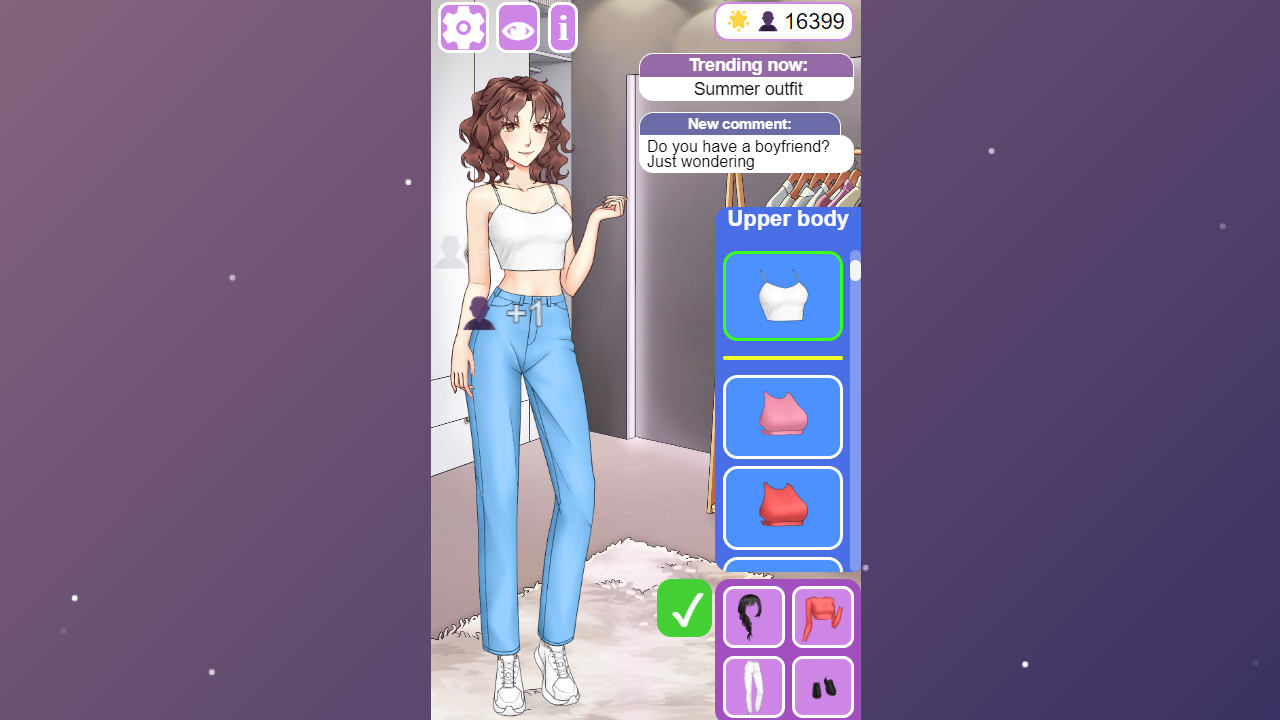Screen dimensions: 1280x720
Task: Expand the Trending now panel
Action: click(x=746, y=64)
